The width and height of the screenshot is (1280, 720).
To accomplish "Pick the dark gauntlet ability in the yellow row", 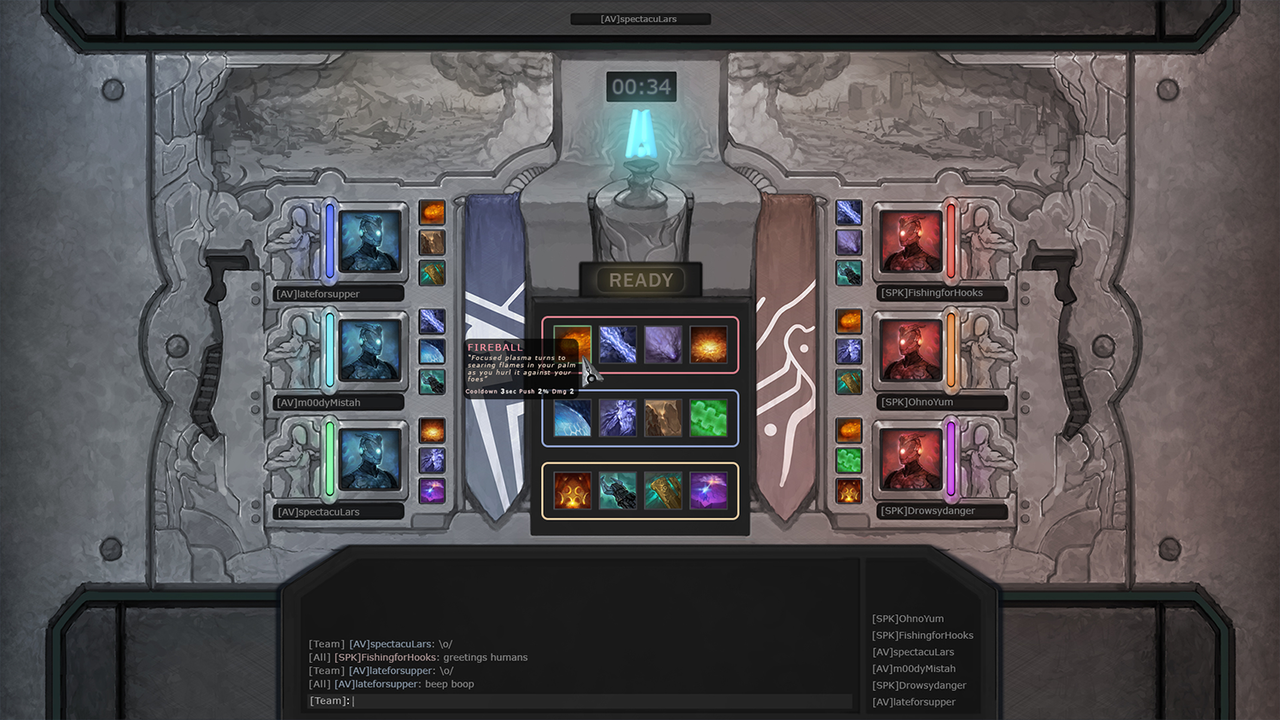I will (x=618, y=491).
